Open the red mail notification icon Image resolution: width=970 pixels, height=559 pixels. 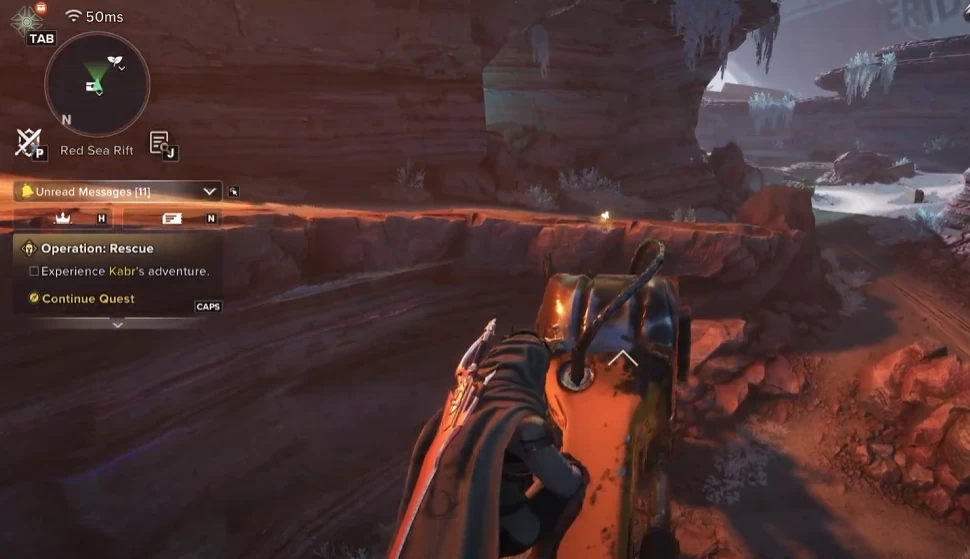[x=40, y=7]
